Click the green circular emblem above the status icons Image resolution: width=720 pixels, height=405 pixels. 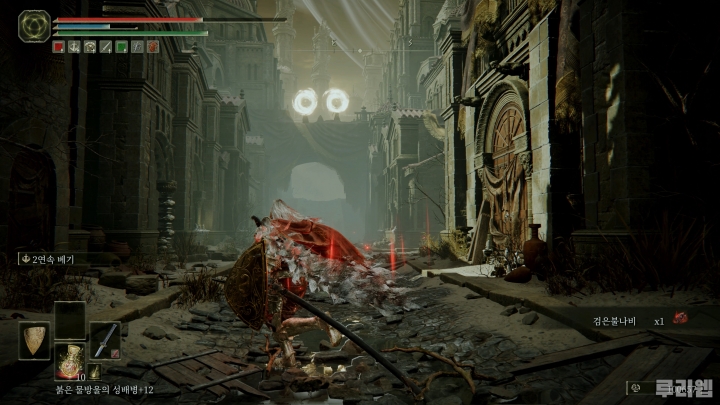pyautogui.click(x=34, y=25)
